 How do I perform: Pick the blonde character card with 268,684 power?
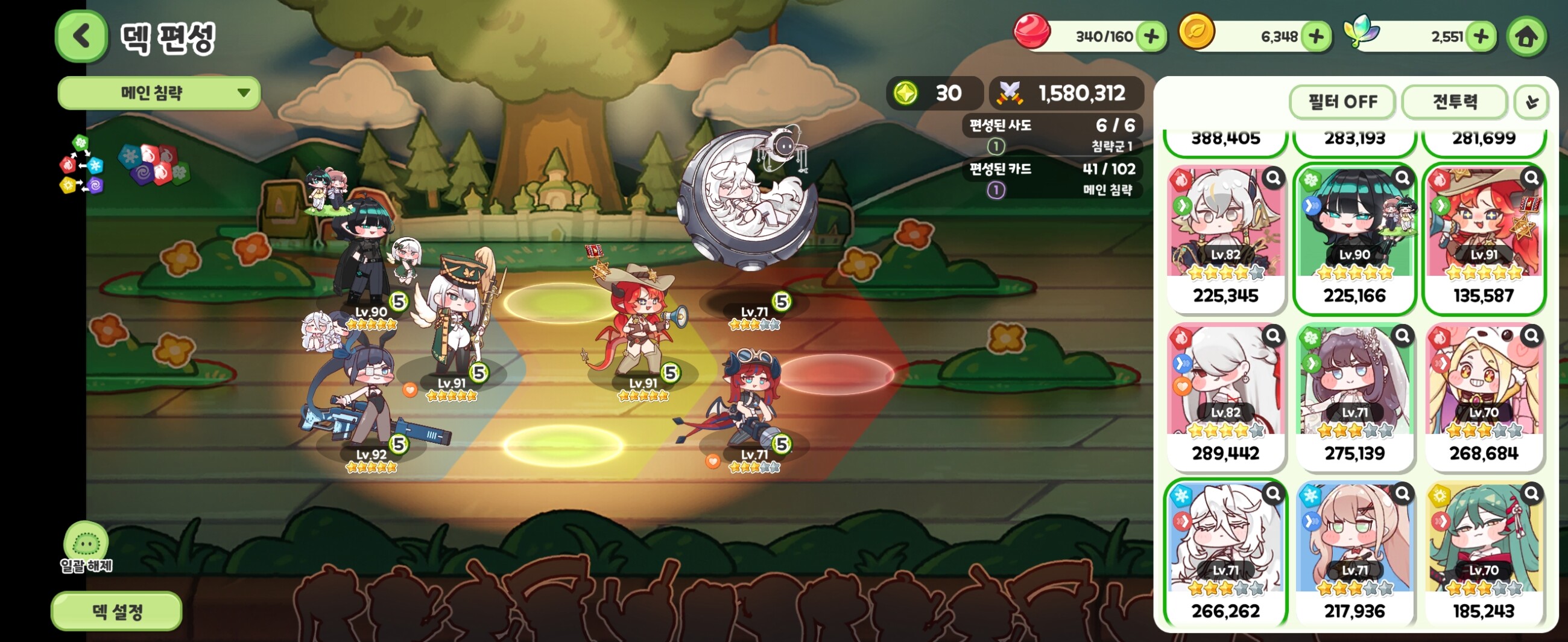click(x=1484, y=396)
